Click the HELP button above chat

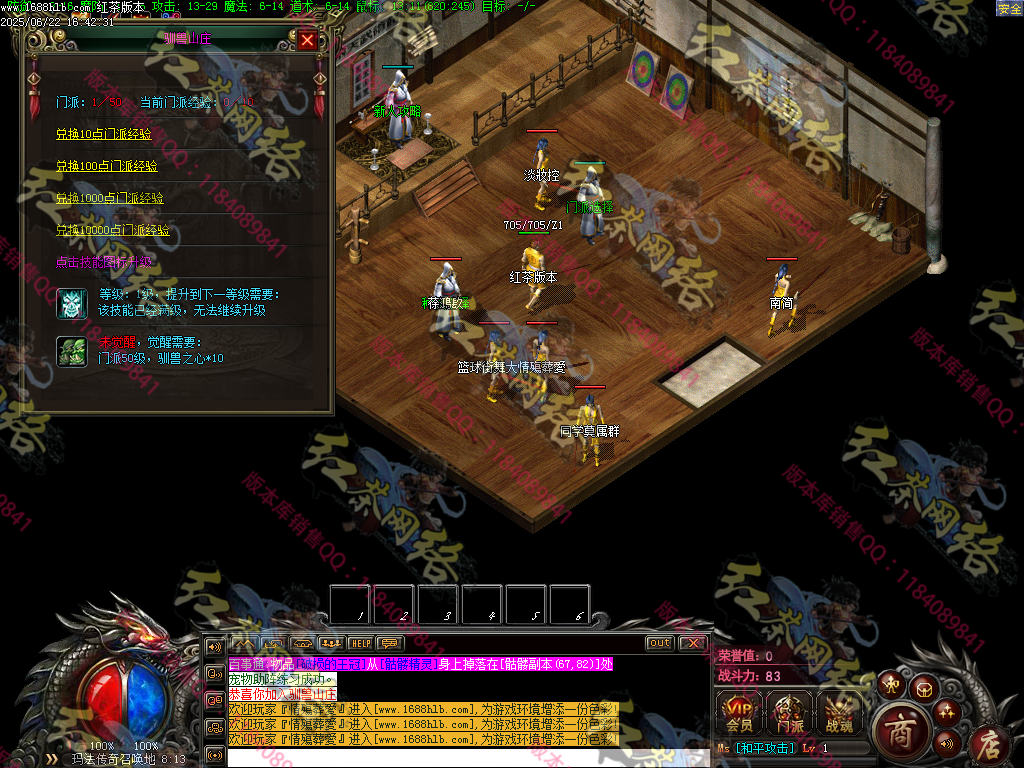(360, 643)
